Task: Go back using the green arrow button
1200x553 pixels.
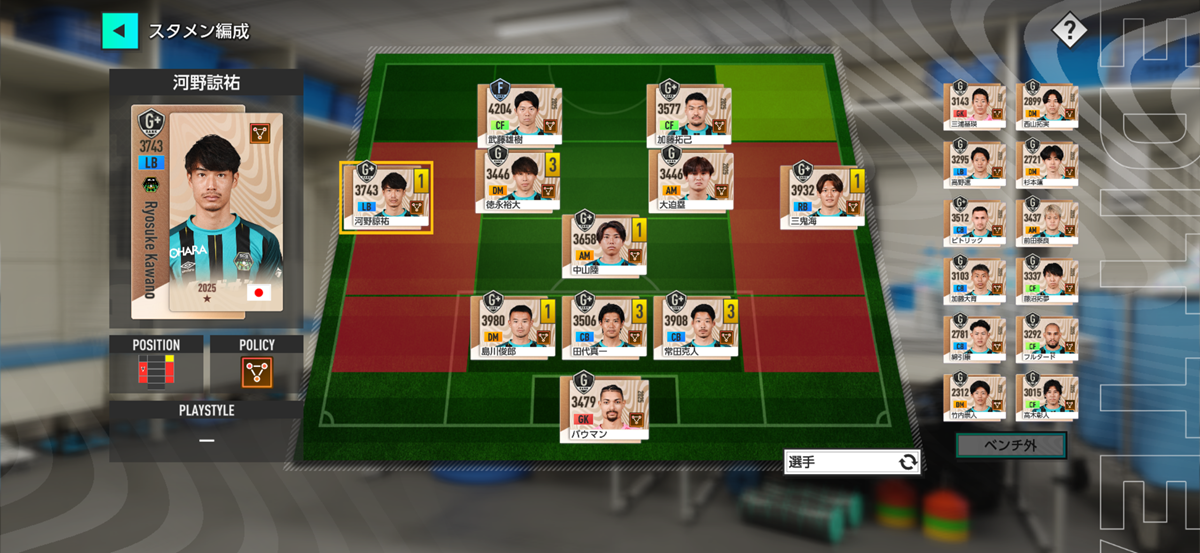Action: coord(120,30)
